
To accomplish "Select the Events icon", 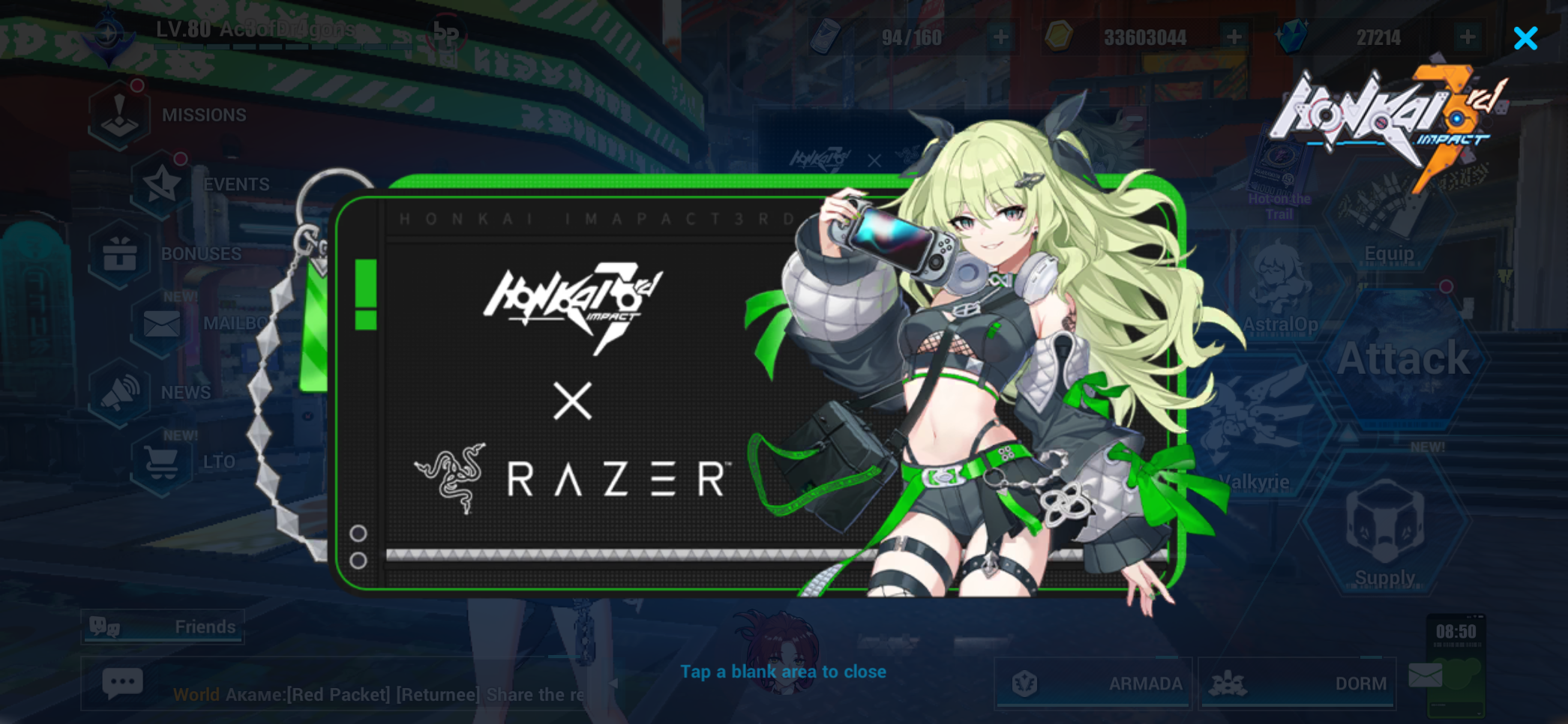I will [160, 184].
